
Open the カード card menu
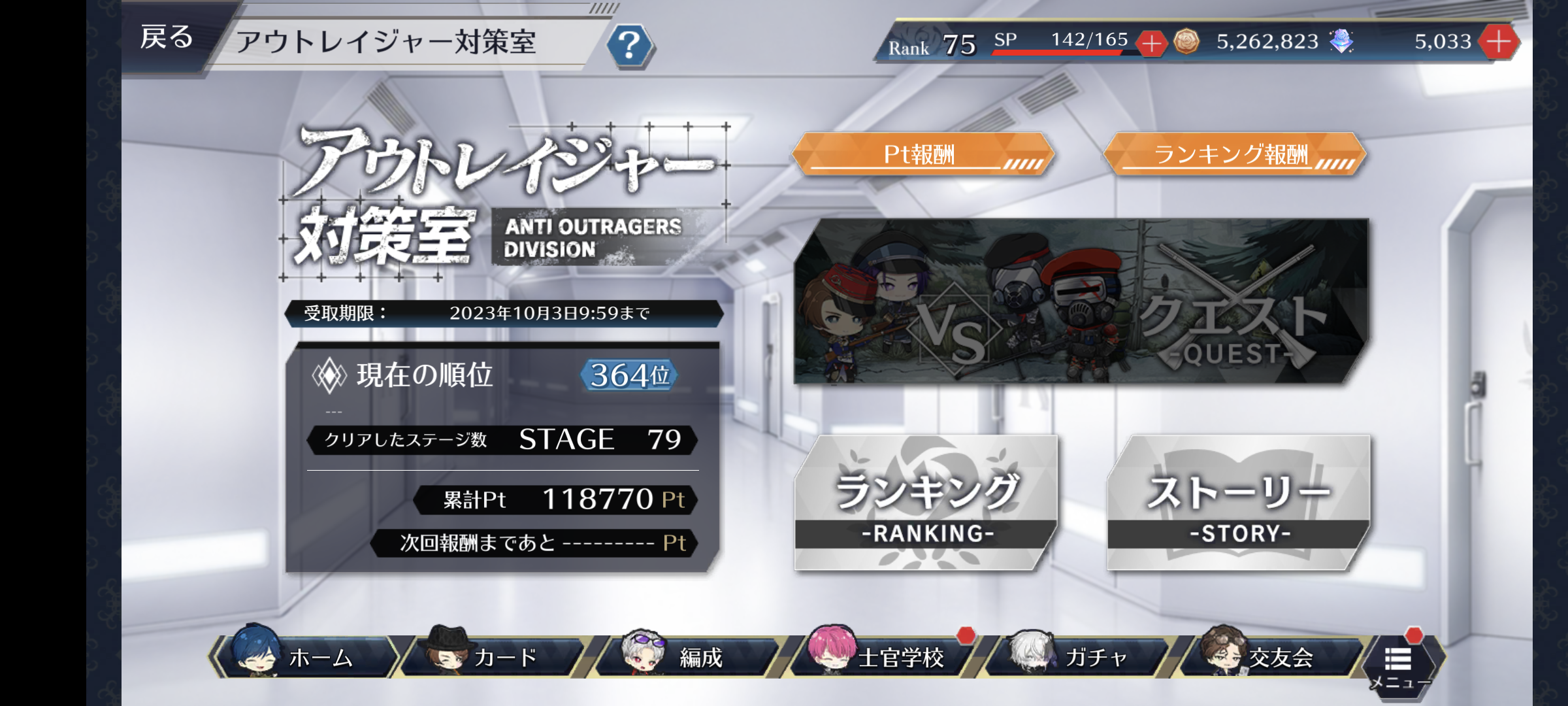495,656
